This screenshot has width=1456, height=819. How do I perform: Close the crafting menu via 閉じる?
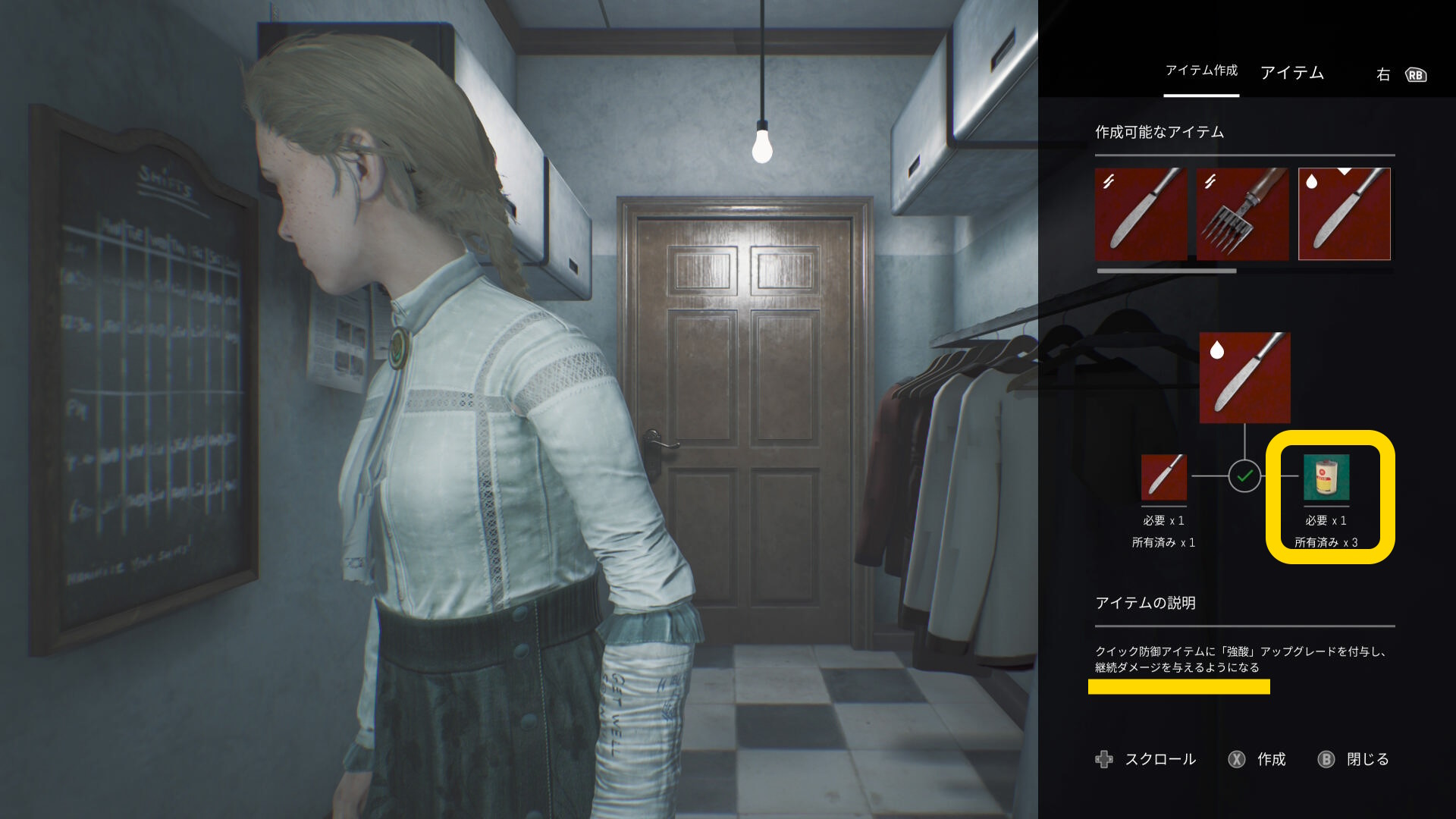(1367, 759)
